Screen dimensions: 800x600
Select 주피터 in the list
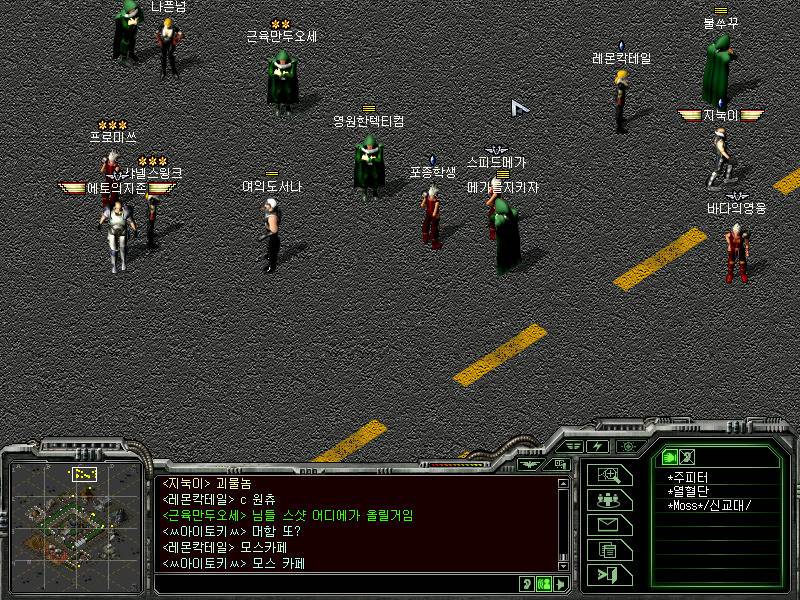689,477
